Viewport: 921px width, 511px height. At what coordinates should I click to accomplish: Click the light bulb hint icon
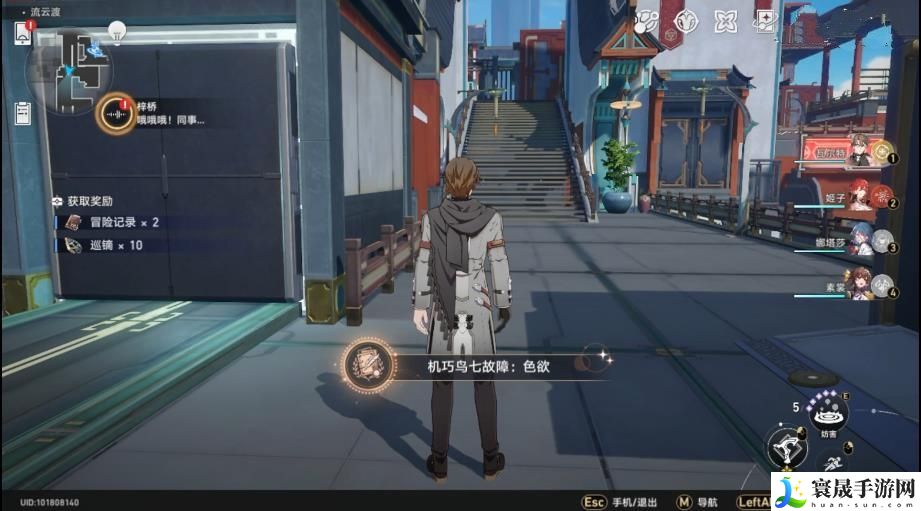coord(117,30)
